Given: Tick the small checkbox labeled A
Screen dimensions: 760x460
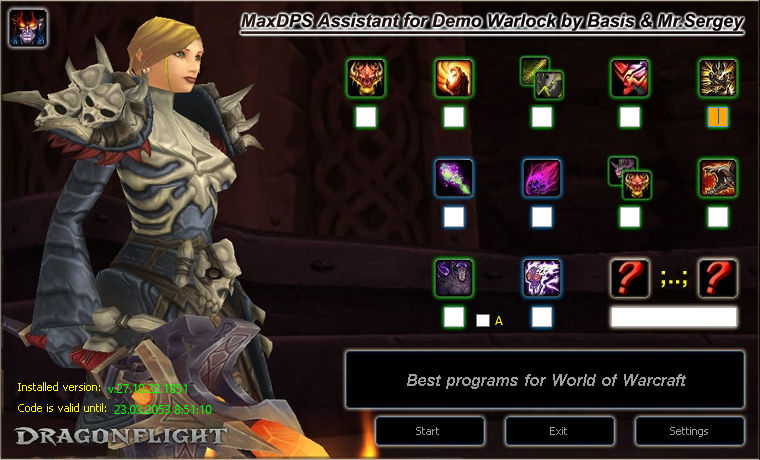Looking at the screenshot, I should 483,321.
